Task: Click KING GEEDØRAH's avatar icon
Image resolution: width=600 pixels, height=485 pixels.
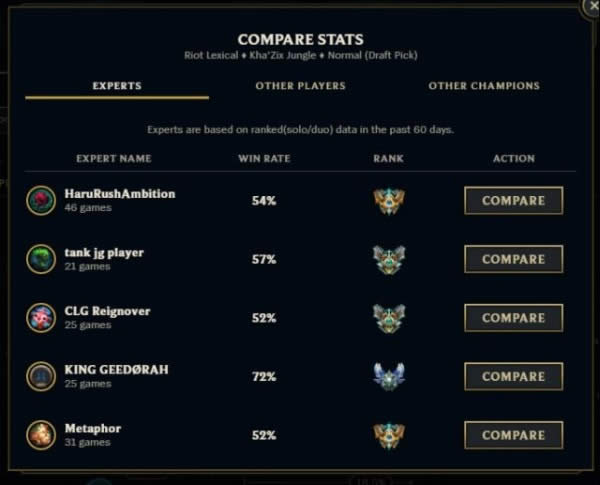Action: 41,376
